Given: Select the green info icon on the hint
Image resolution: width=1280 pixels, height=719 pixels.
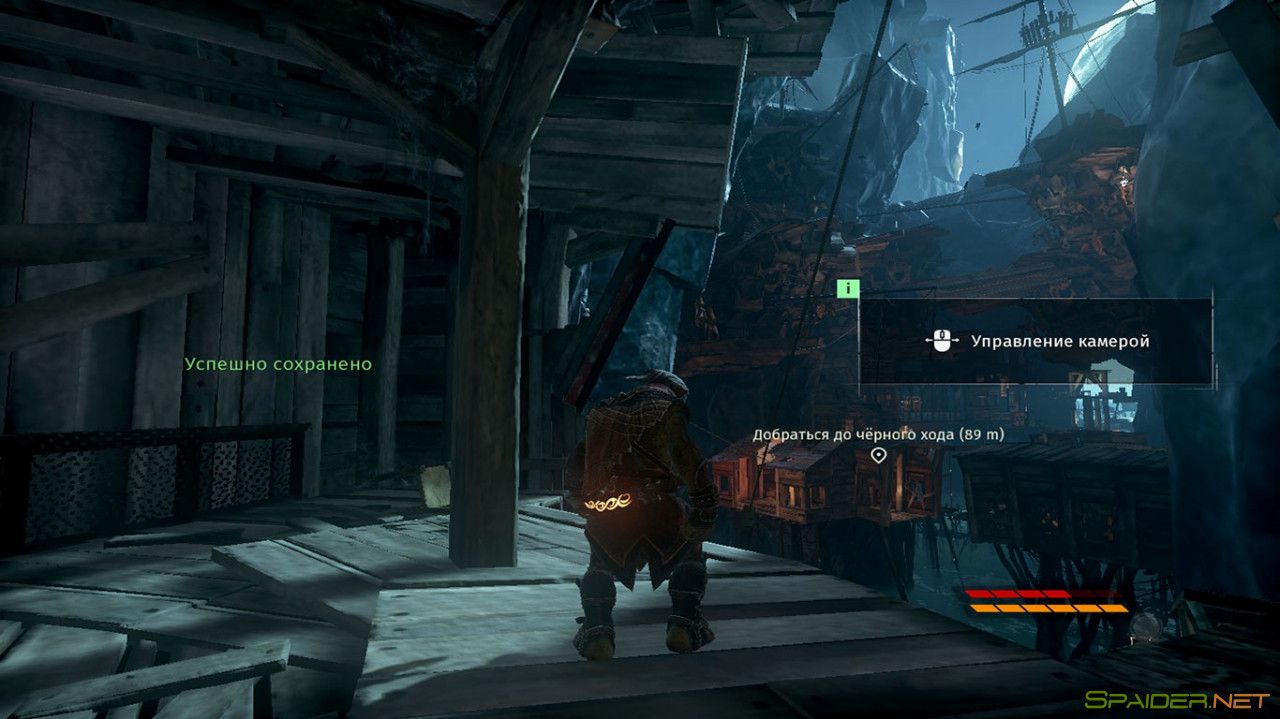Looking at the screenshot, I should pos(848,289).
